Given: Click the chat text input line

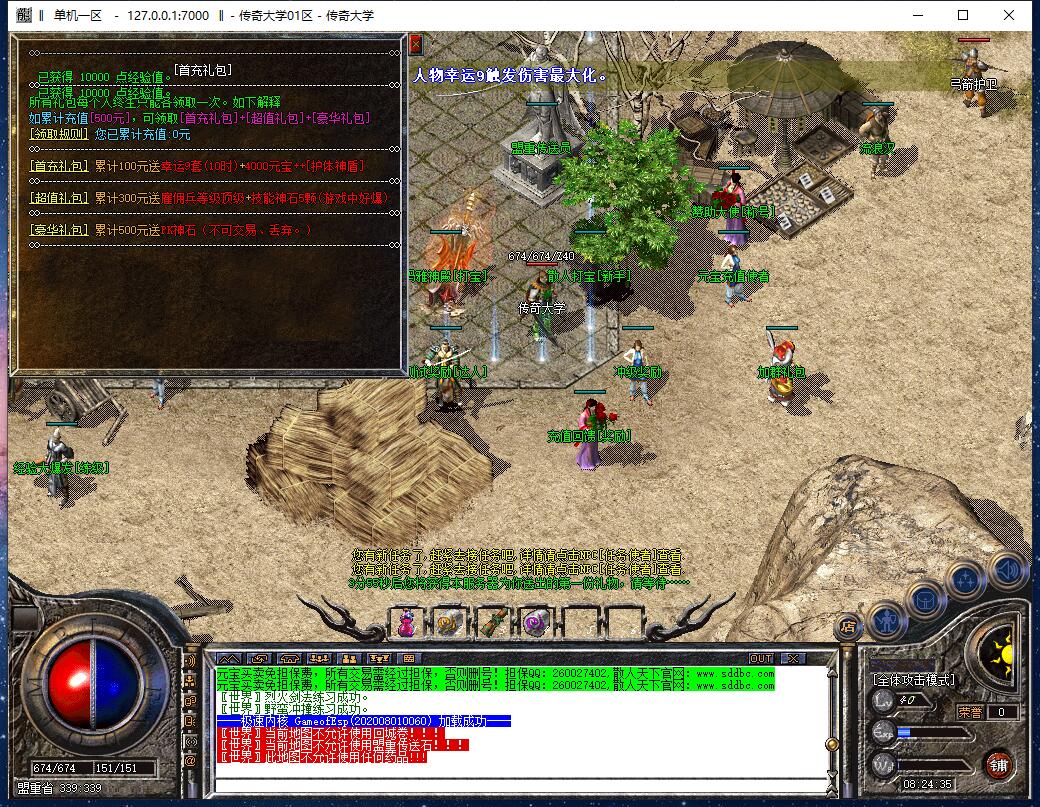Looking at the screenshot, I should (x=520, y=783).
